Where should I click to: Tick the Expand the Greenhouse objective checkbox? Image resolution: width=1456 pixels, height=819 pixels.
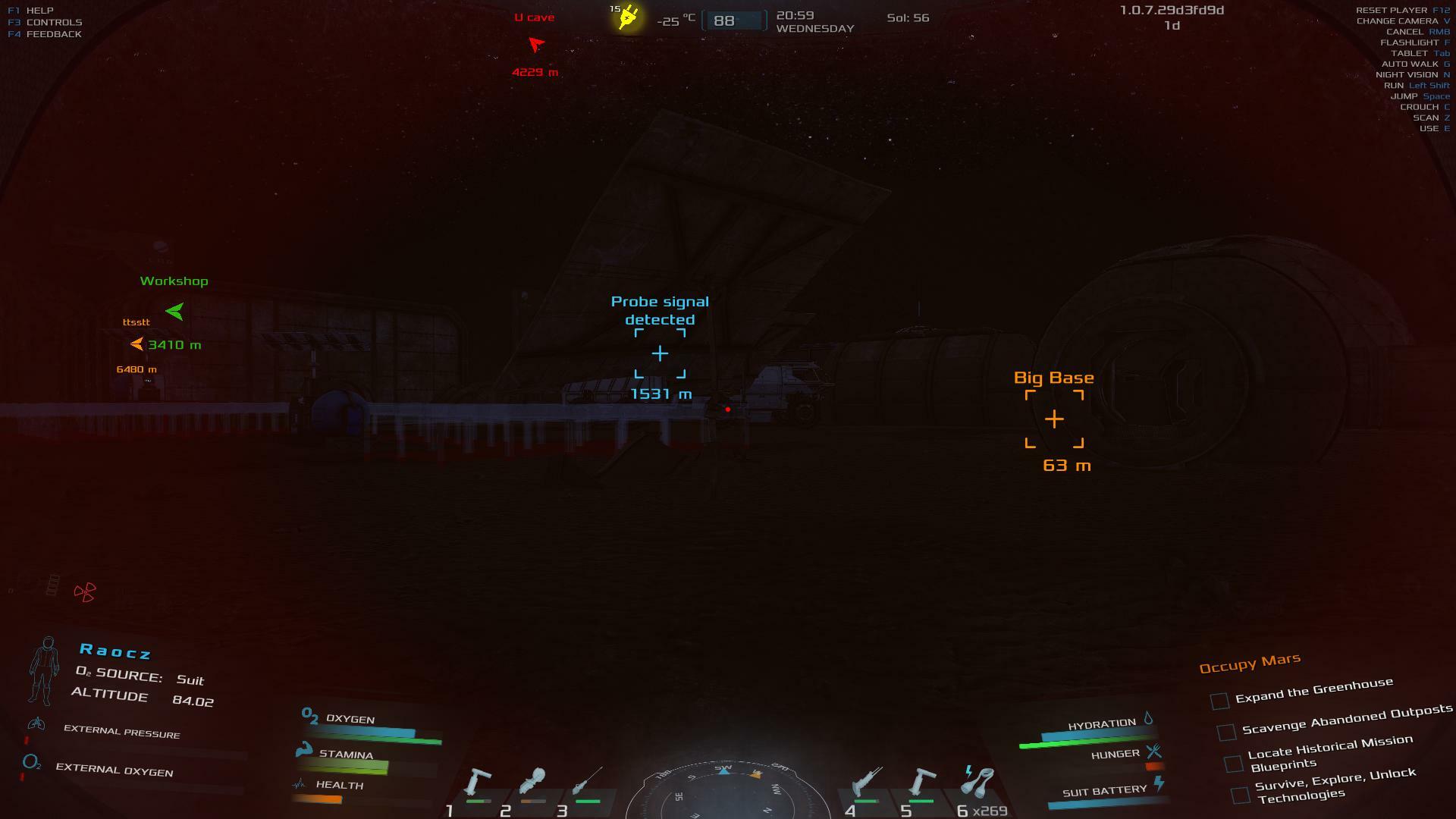pos(1219,701)
